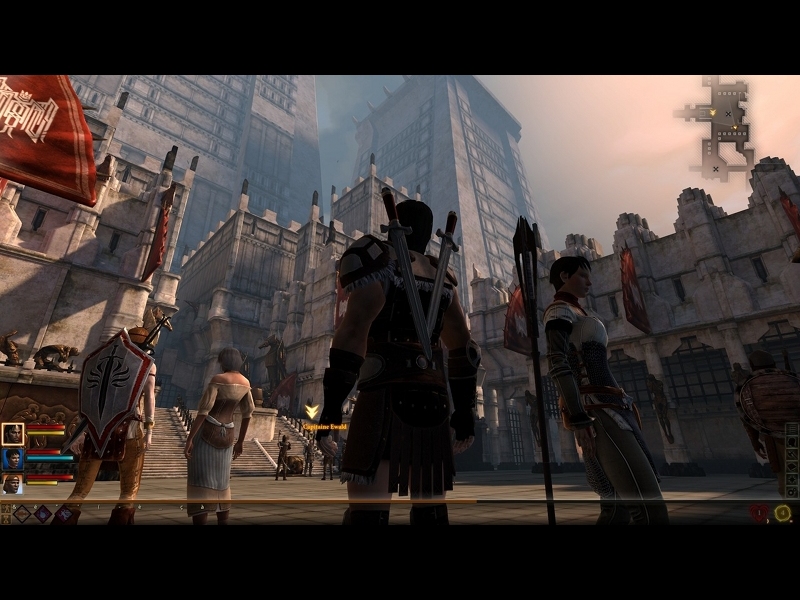Viewport: 800px width, 600px height.
Task: Use the red heart health potion
Action: (x=759, y=513)
